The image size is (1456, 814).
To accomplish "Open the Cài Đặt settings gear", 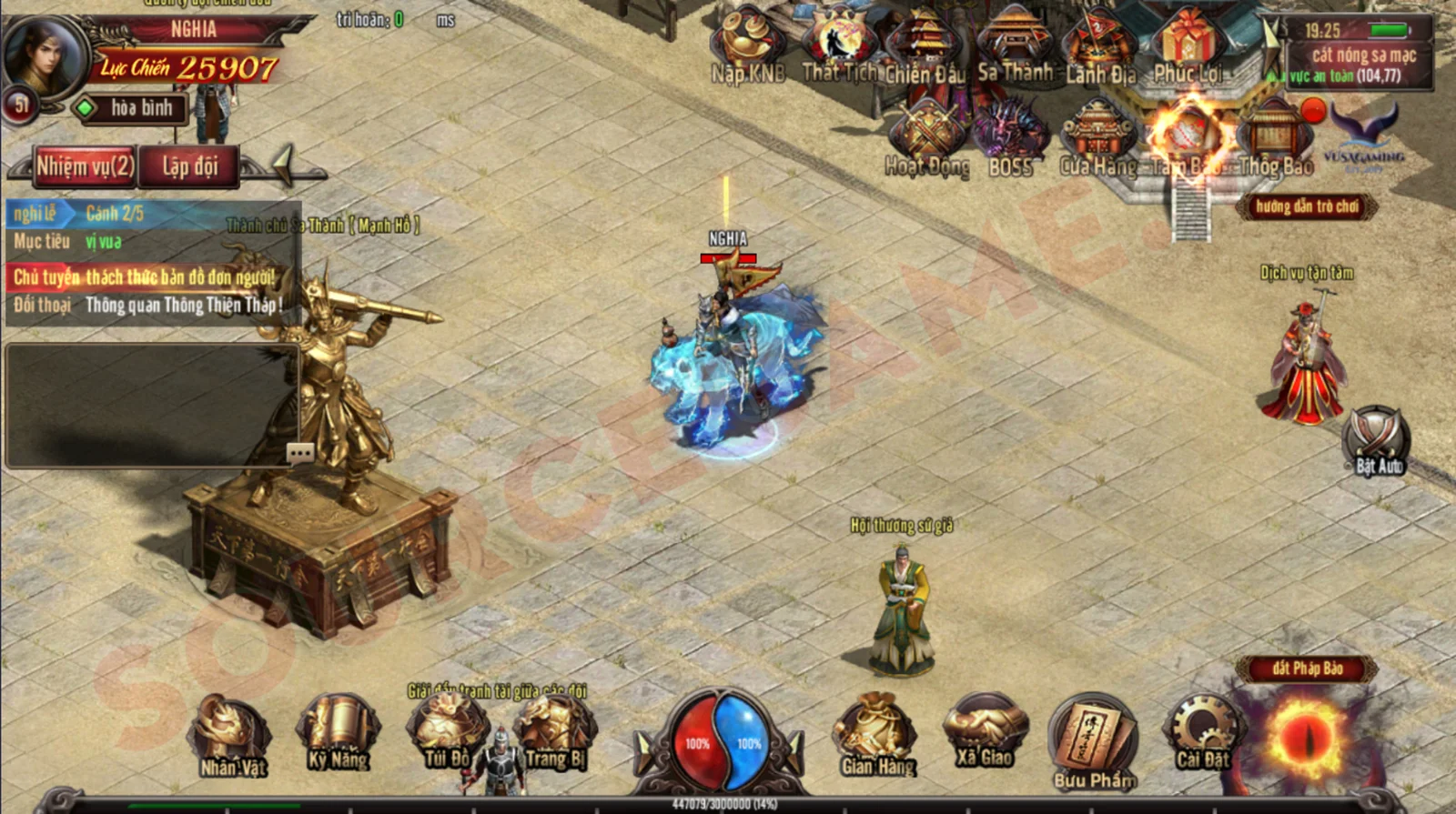I will [x=1202, y=733].
